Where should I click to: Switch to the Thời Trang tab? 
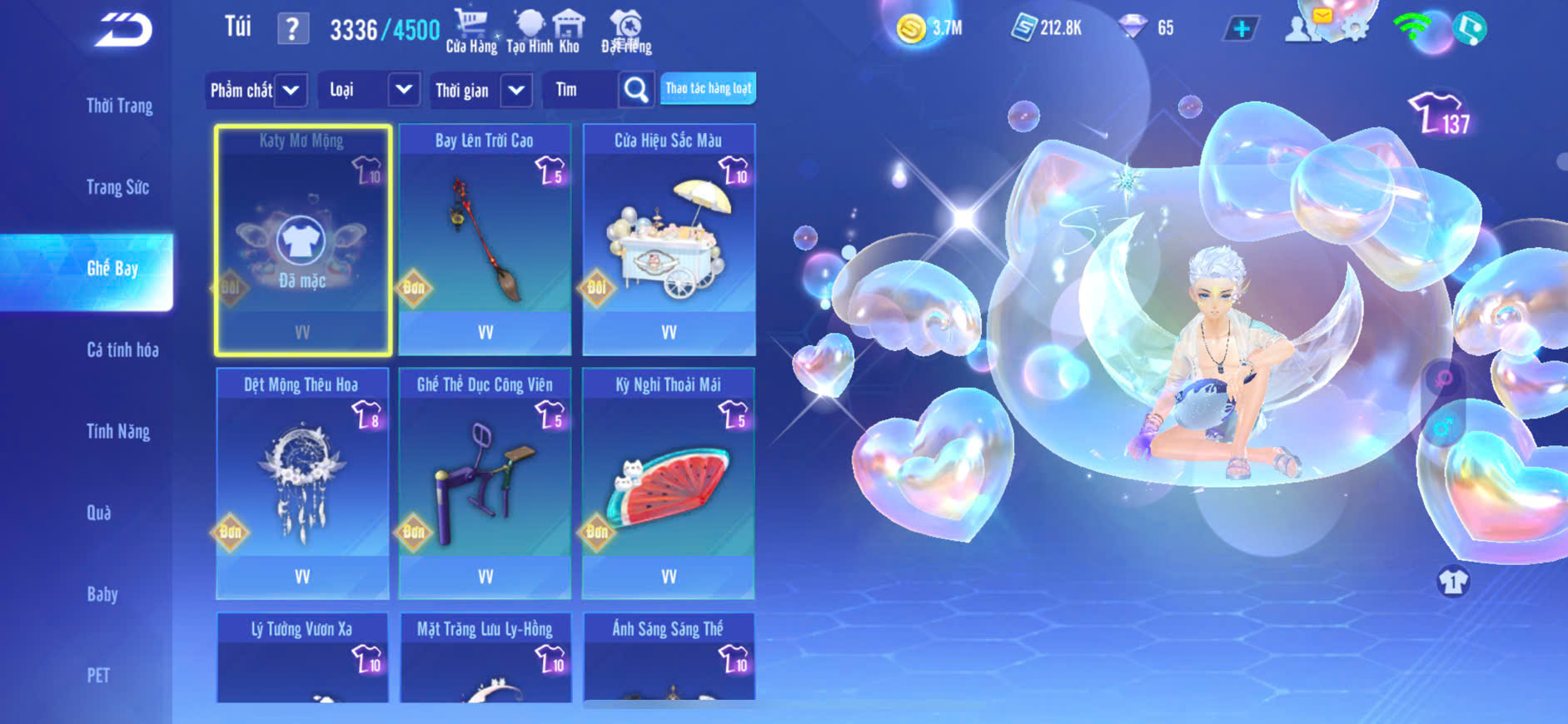(x=119, y=106)
